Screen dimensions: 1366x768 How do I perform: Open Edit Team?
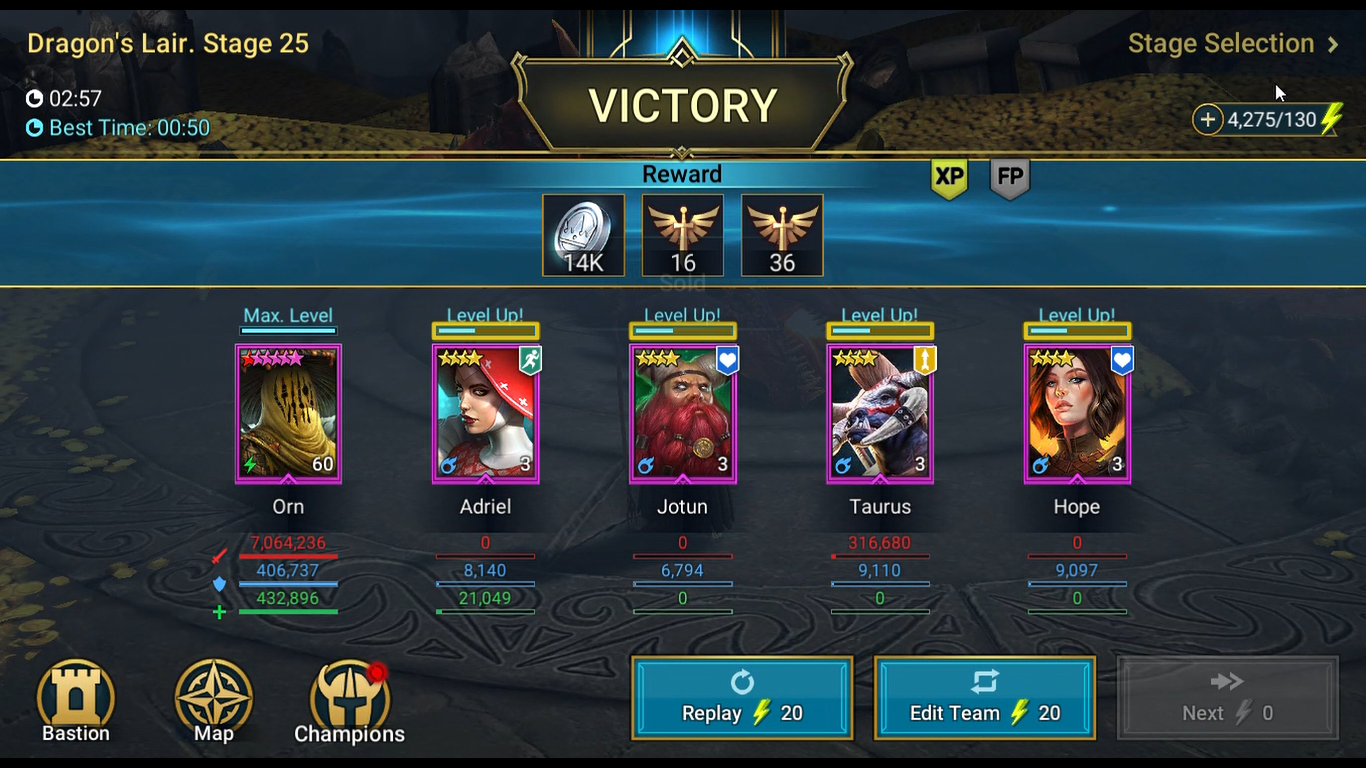click(x=984, y=697)
